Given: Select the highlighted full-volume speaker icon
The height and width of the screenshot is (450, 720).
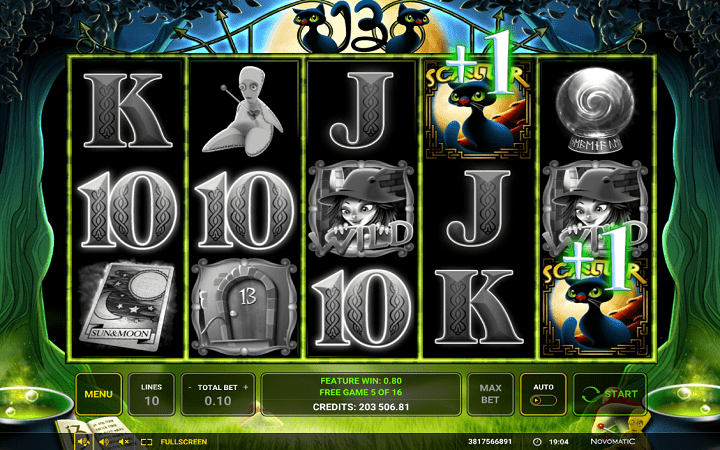Looking at the screenshot, I should [82, 441].
